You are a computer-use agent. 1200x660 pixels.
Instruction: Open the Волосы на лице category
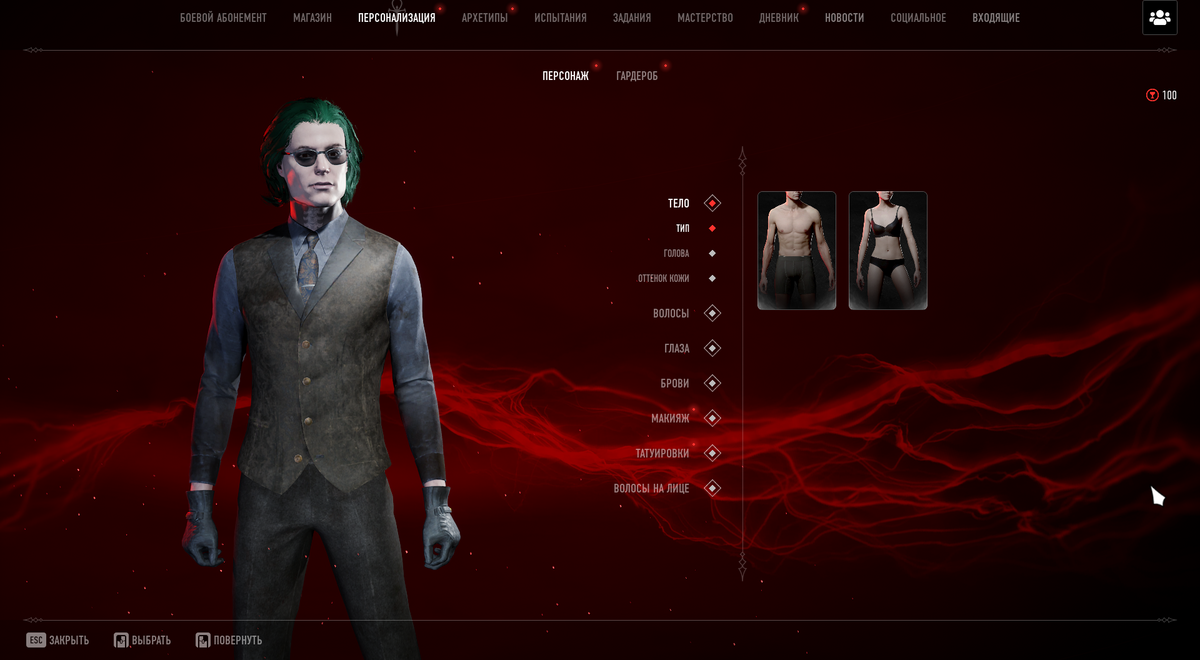click(652, 489)
